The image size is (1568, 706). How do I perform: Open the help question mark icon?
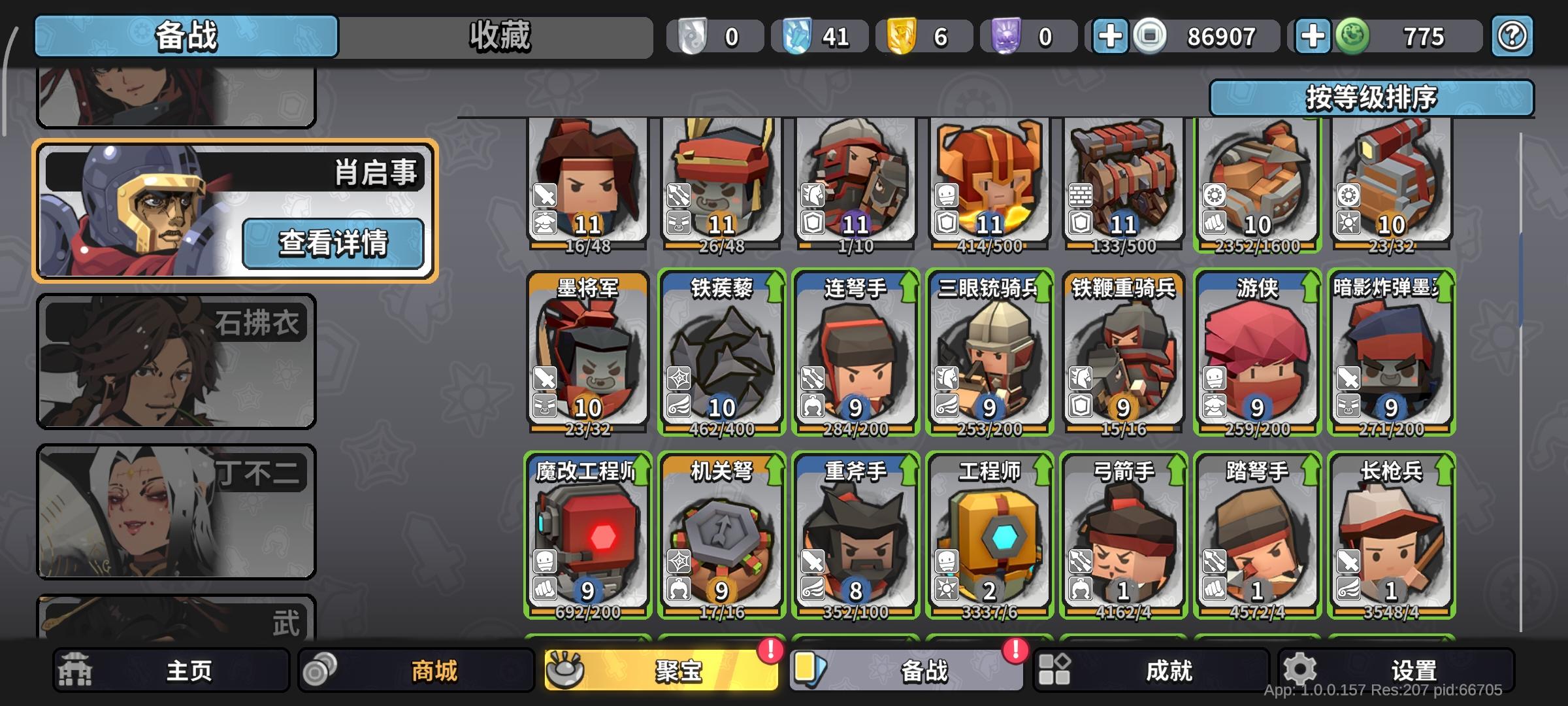point(1512,37)
